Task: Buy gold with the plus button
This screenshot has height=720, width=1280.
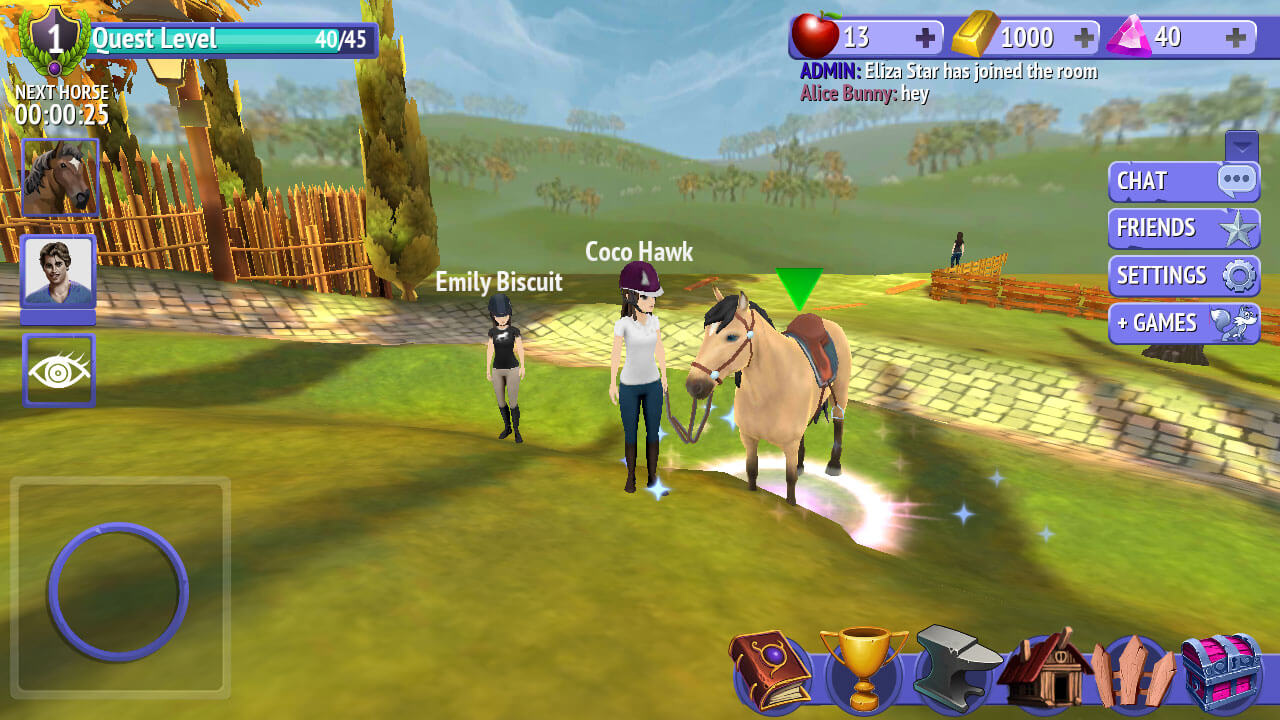Action: point(1084,36)
